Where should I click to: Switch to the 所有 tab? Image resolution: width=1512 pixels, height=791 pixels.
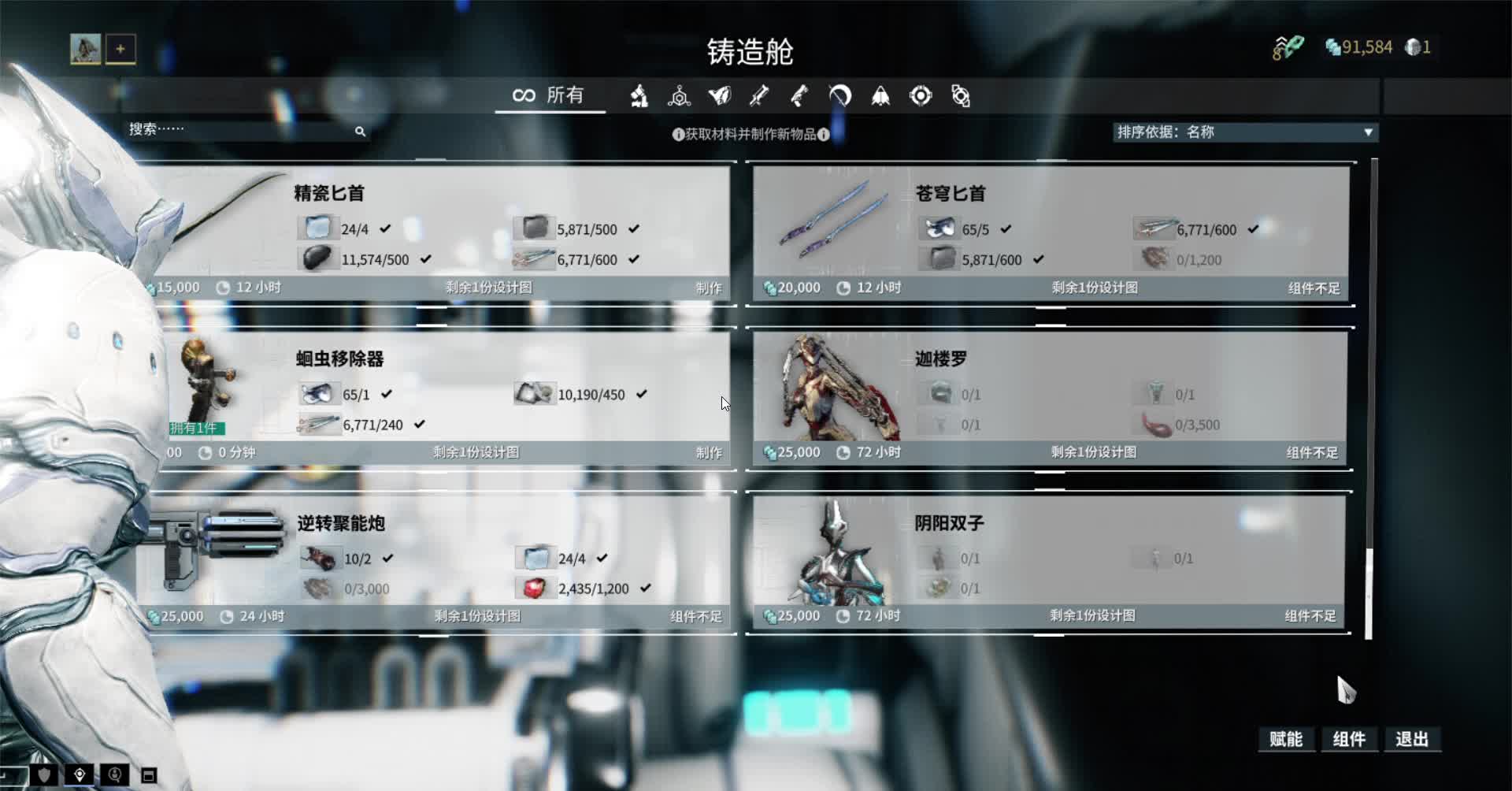[550, 95]
